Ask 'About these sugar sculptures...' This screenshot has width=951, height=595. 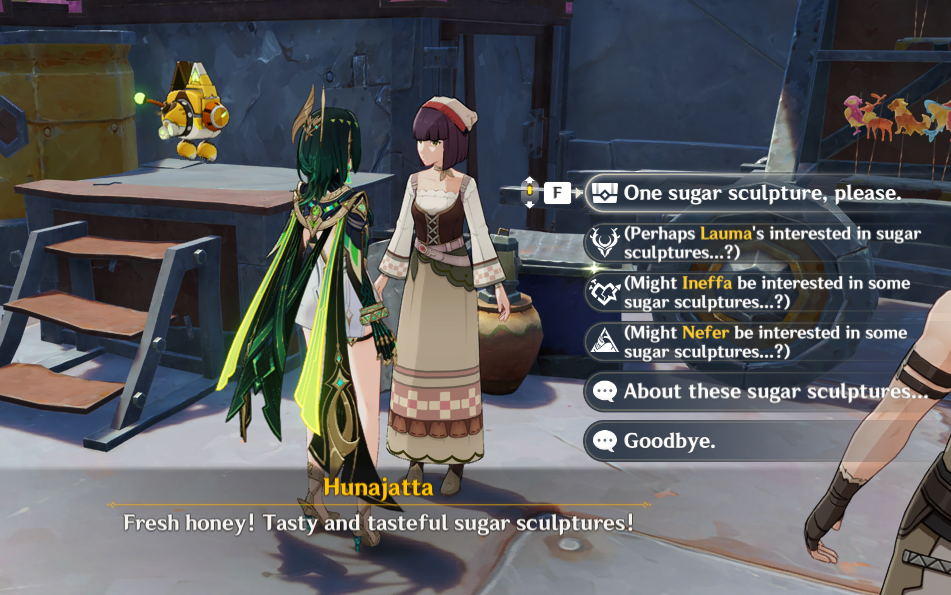click(775, 392)
